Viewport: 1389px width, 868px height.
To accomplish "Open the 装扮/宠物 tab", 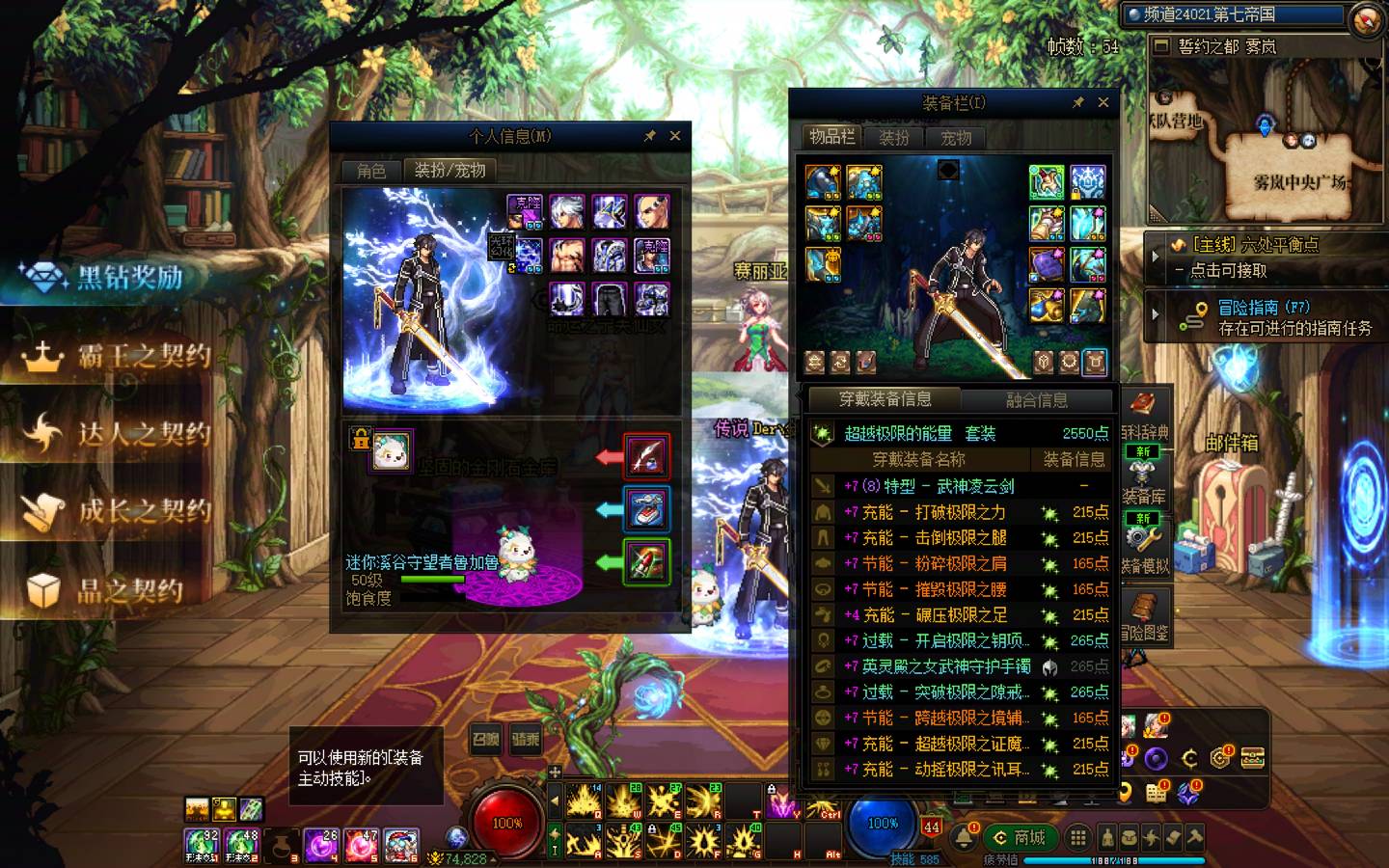I will point(449,171).
